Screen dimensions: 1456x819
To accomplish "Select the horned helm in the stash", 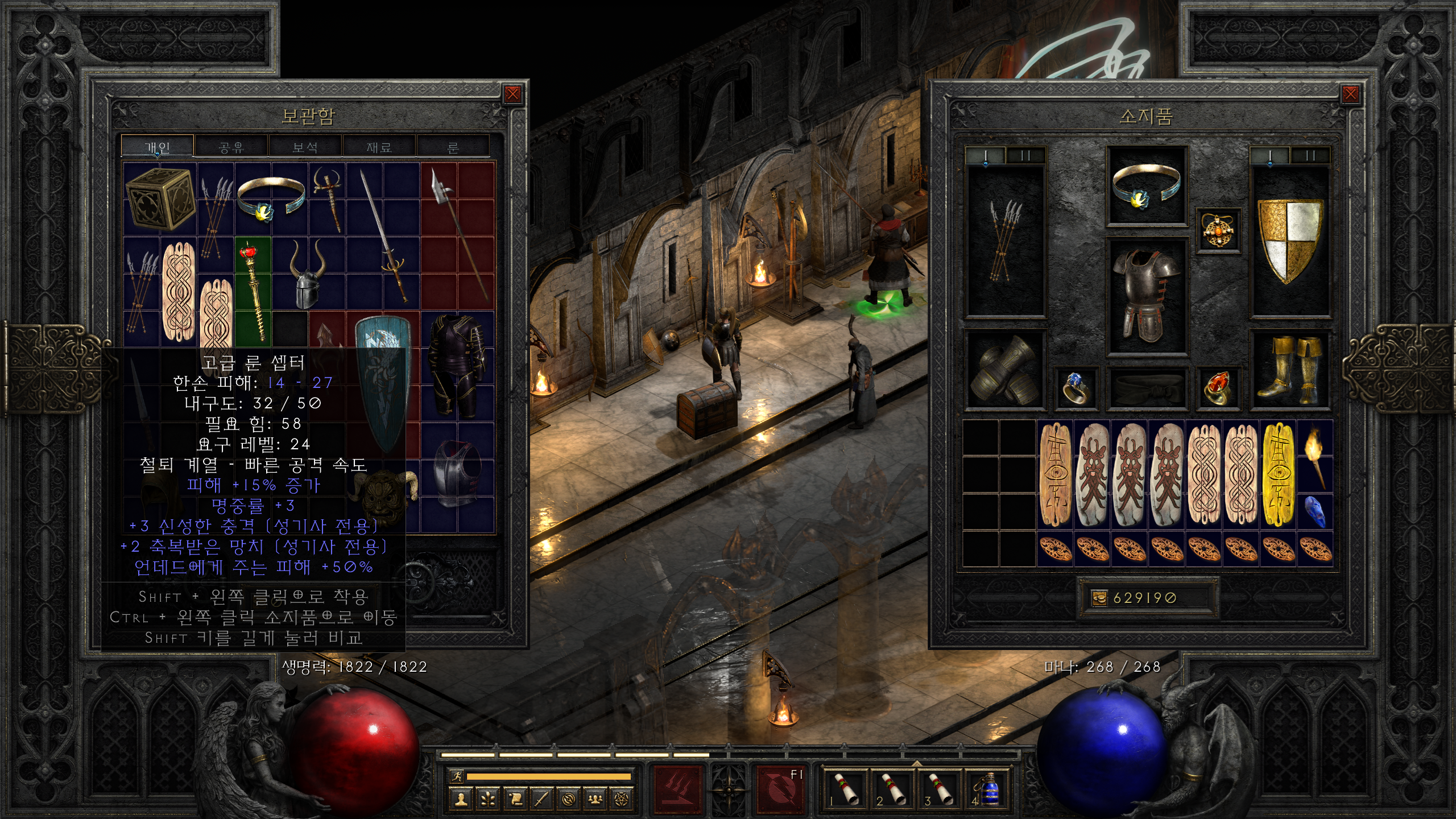I will (307, 273).
